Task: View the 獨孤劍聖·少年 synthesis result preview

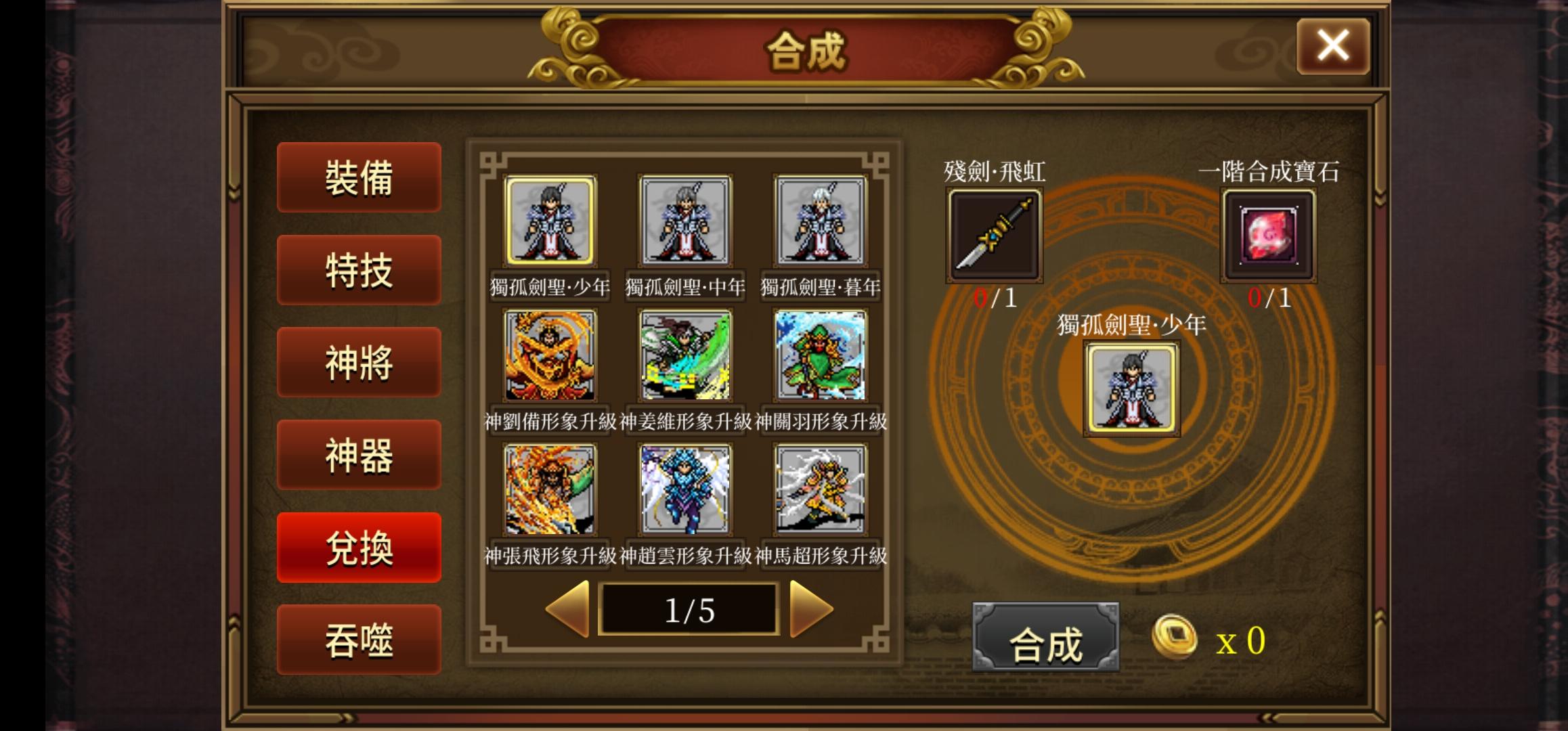Action: click(1131, 391)
